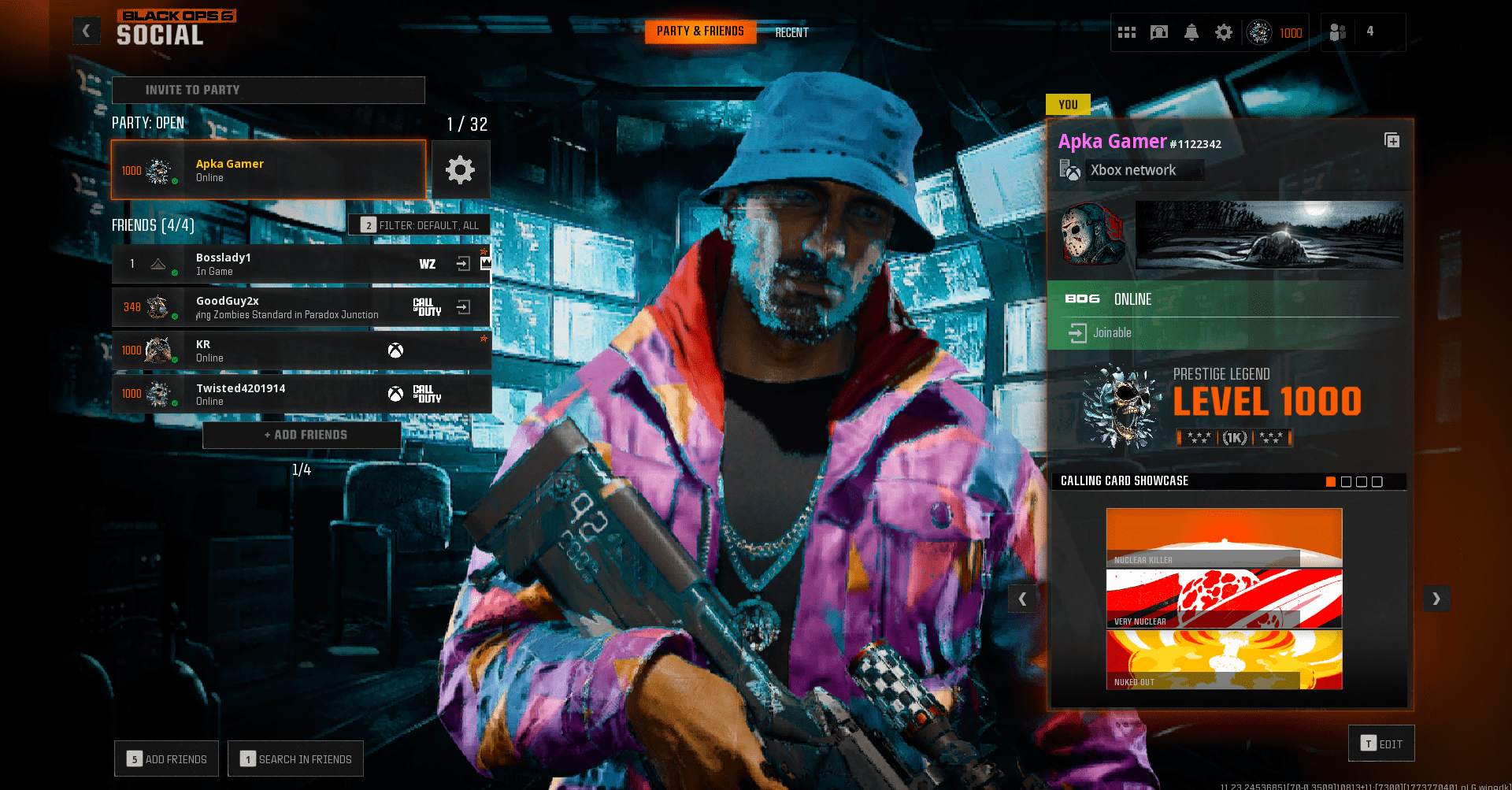
Task: Open the apps grid menu icon
Action: (1127, 32)
